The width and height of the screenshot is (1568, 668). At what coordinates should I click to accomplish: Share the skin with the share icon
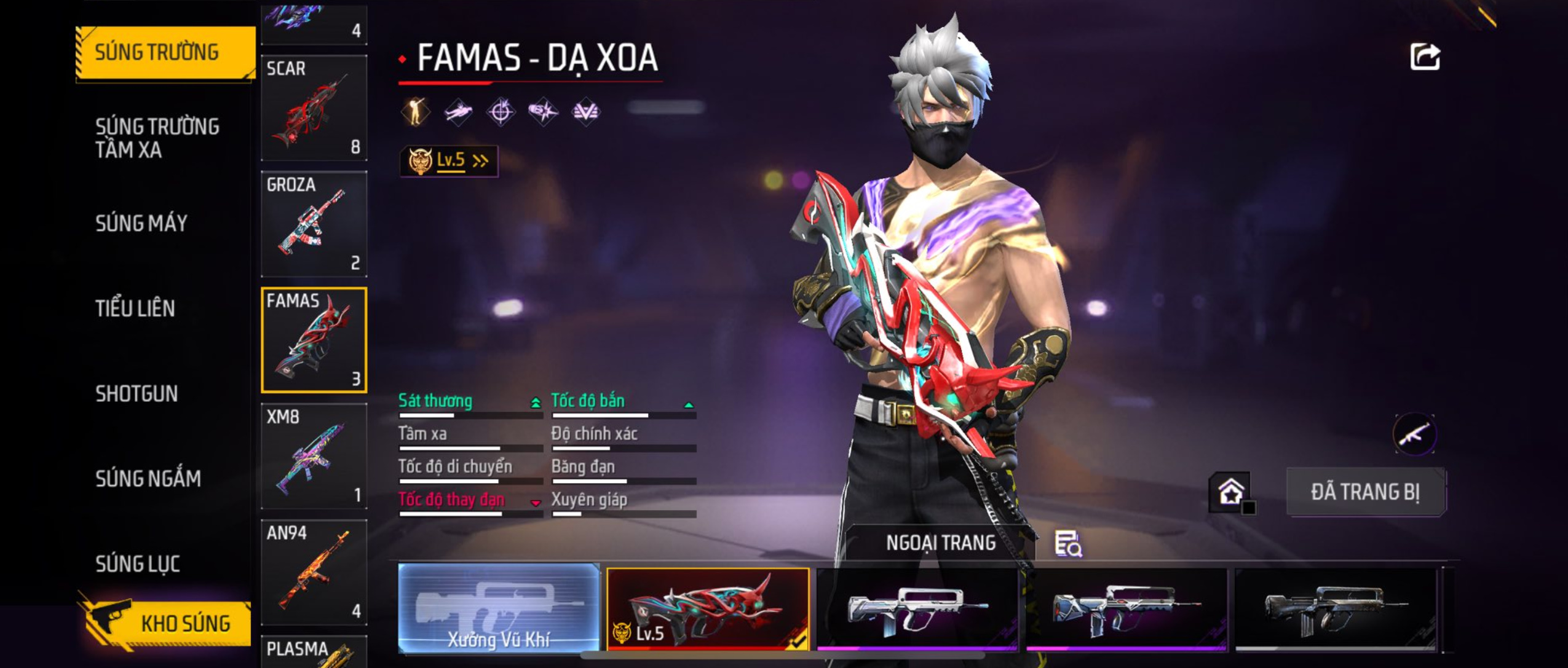click(x=1425, y=58)
